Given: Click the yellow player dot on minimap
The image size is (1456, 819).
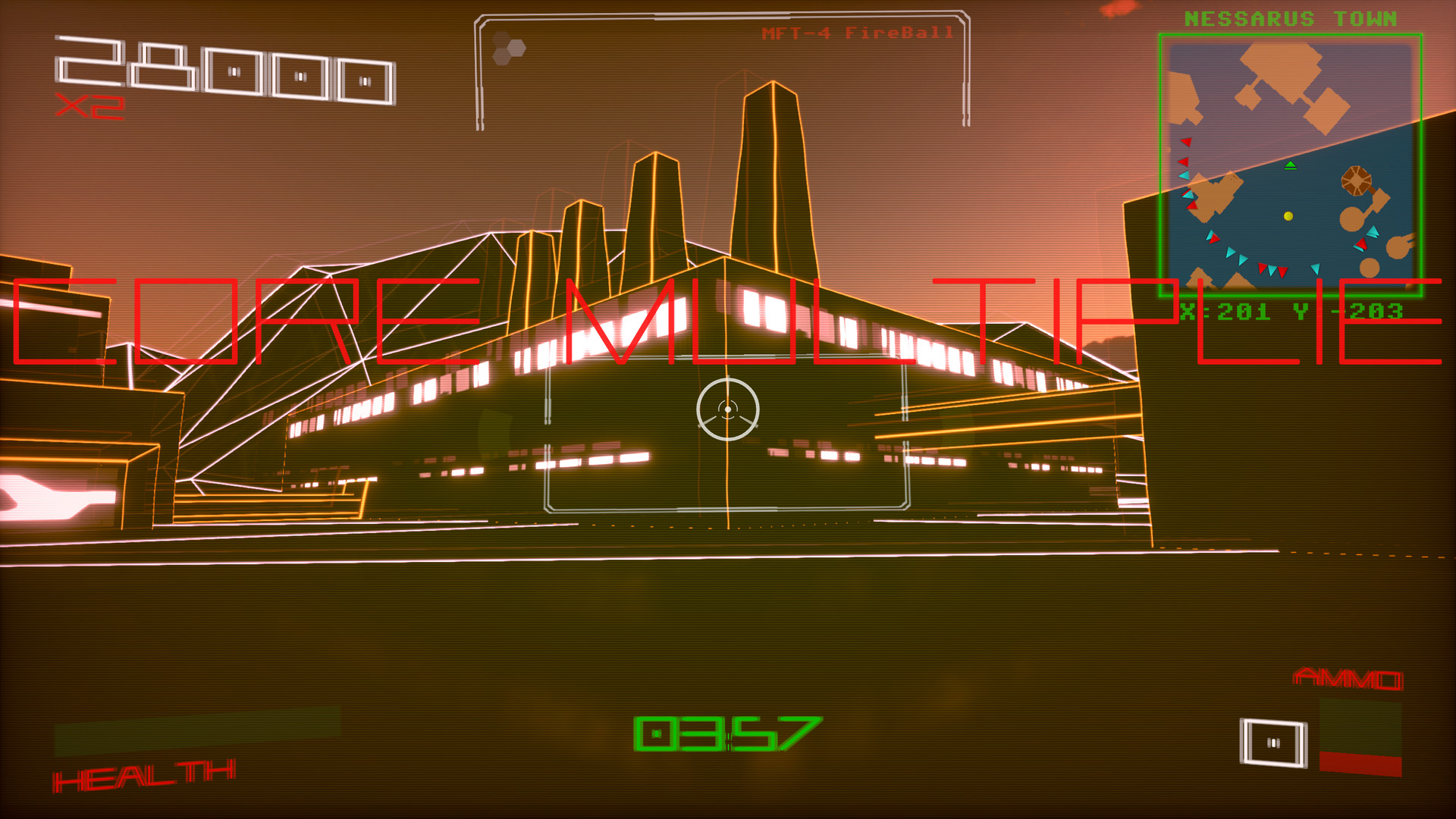Looking at the screenshot, I should click(x=1288, y=215).
